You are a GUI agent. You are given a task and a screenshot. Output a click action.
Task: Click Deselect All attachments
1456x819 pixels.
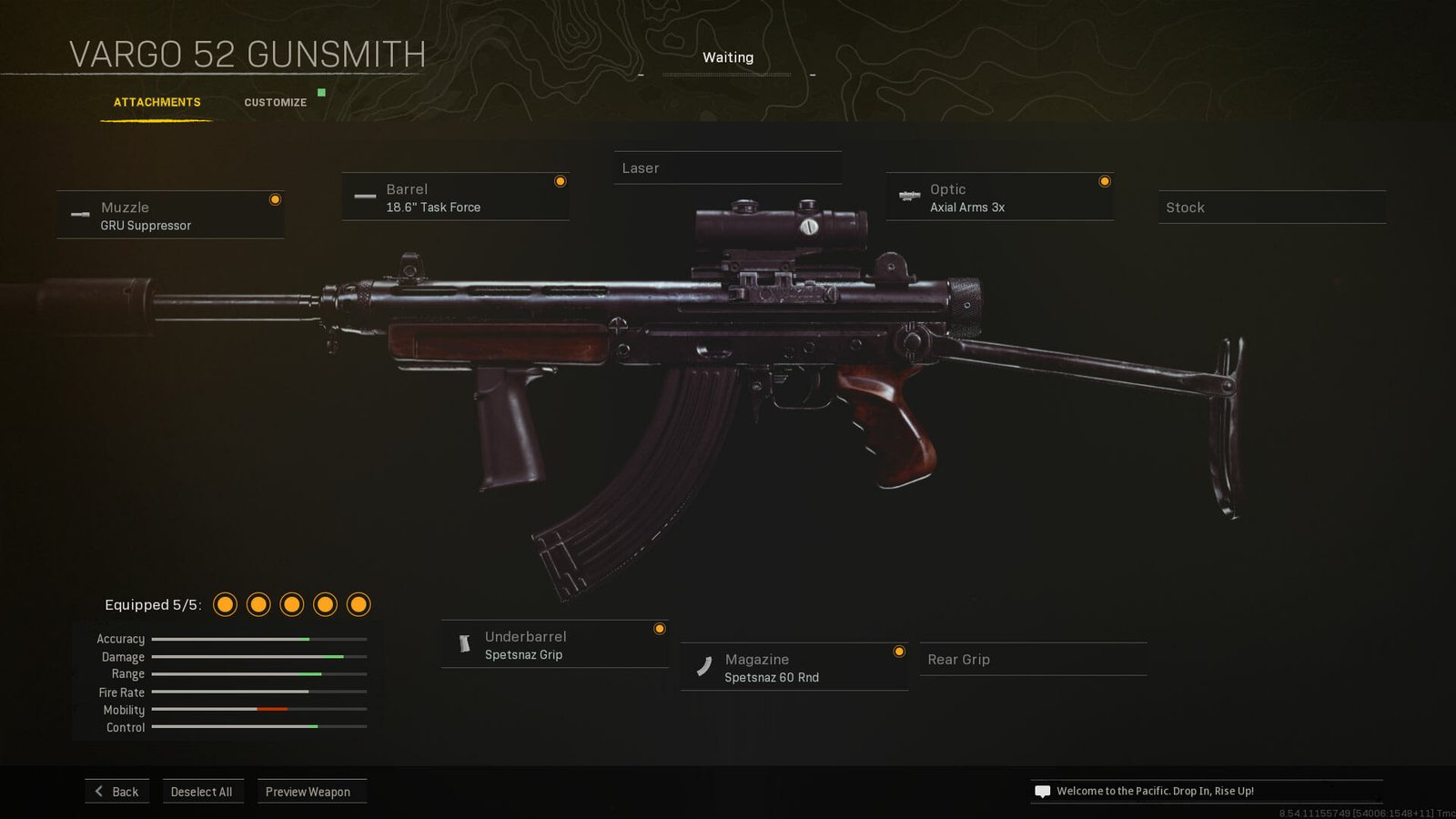pos(201,792)
